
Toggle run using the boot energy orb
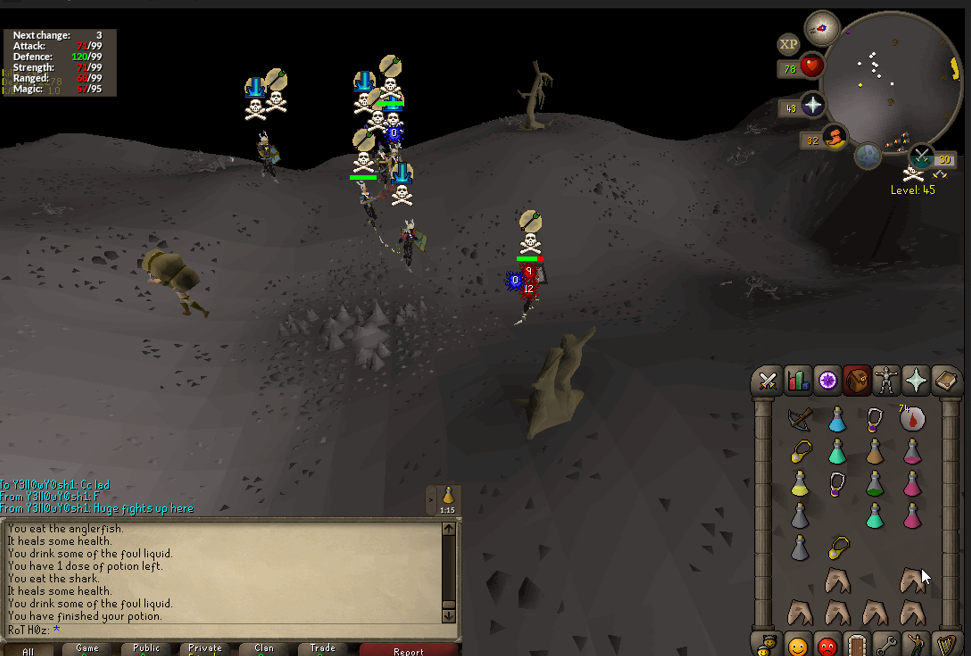(x=833, y=137)
